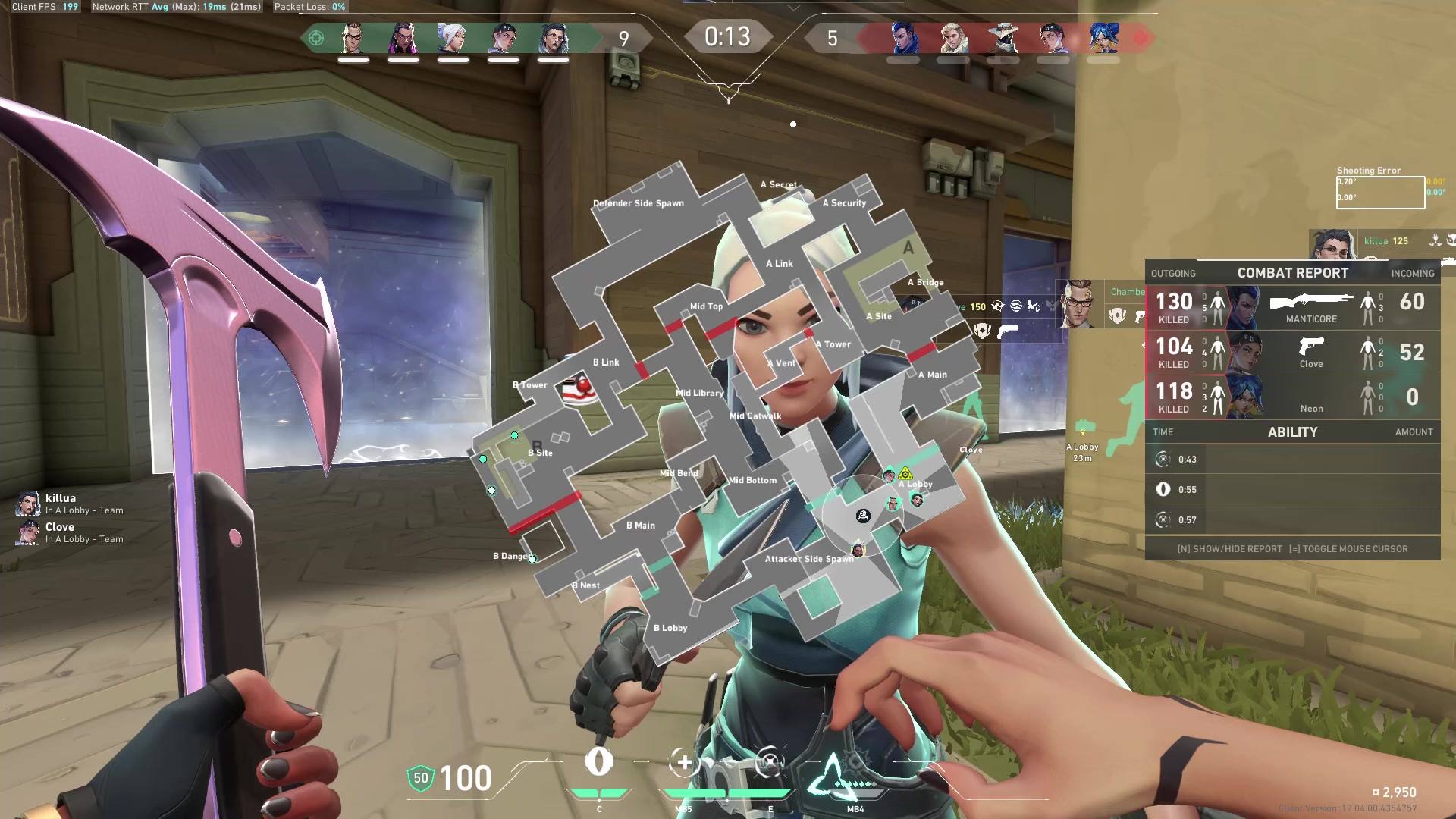1456x819 pixels.
Task: Click the Meddle ability icon above the E keybind
Action: pos(769,762)
